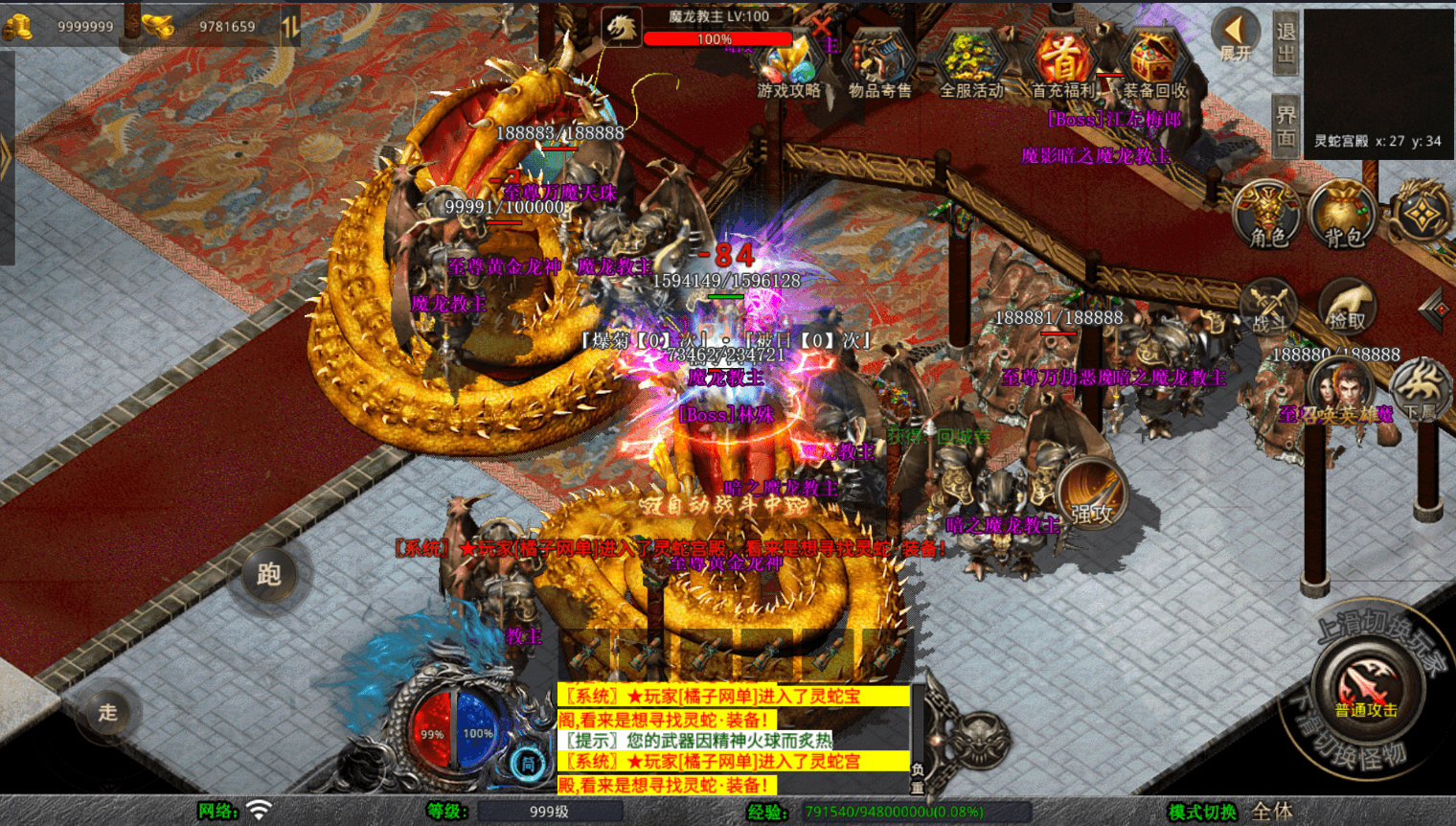1456x826 pixels.
Task: Click the 展开 expand arrow button
Action: click(1235, 36)
